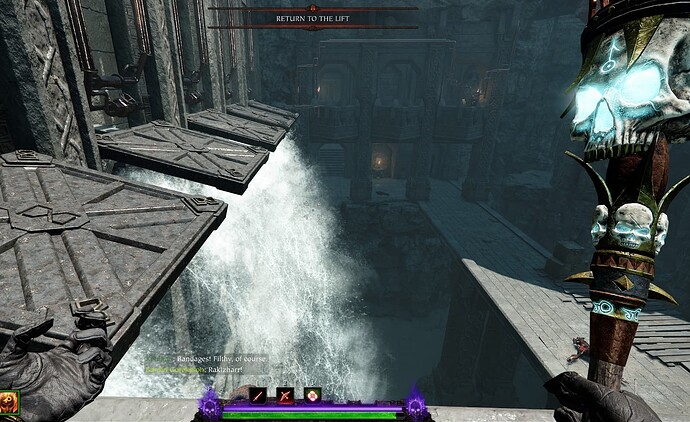Click the Return to the Lift objective banner
This screenshot has width=690, height=422.
coord(313,18)
